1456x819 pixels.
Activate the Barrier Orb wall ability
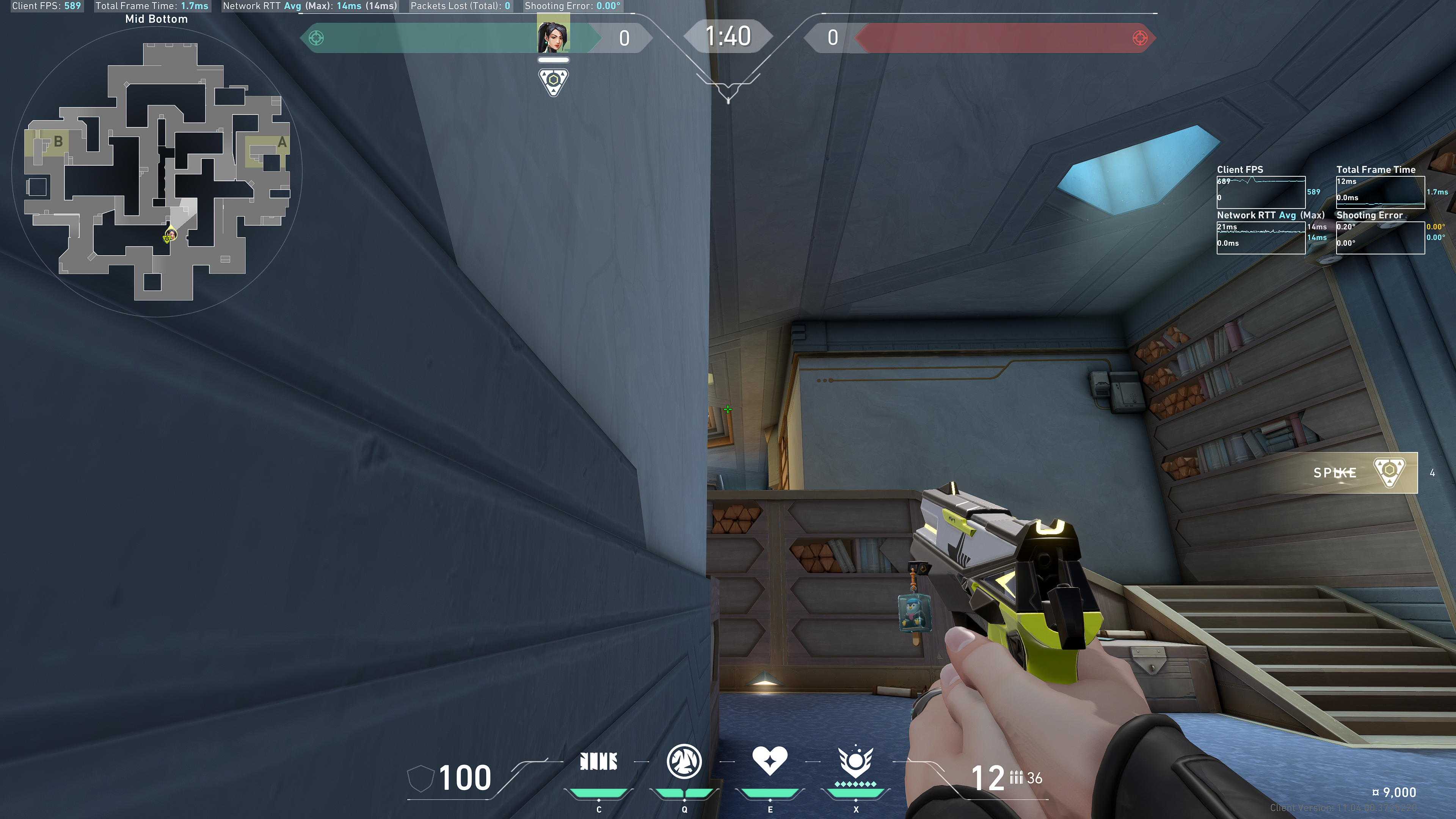coord(599,761)
